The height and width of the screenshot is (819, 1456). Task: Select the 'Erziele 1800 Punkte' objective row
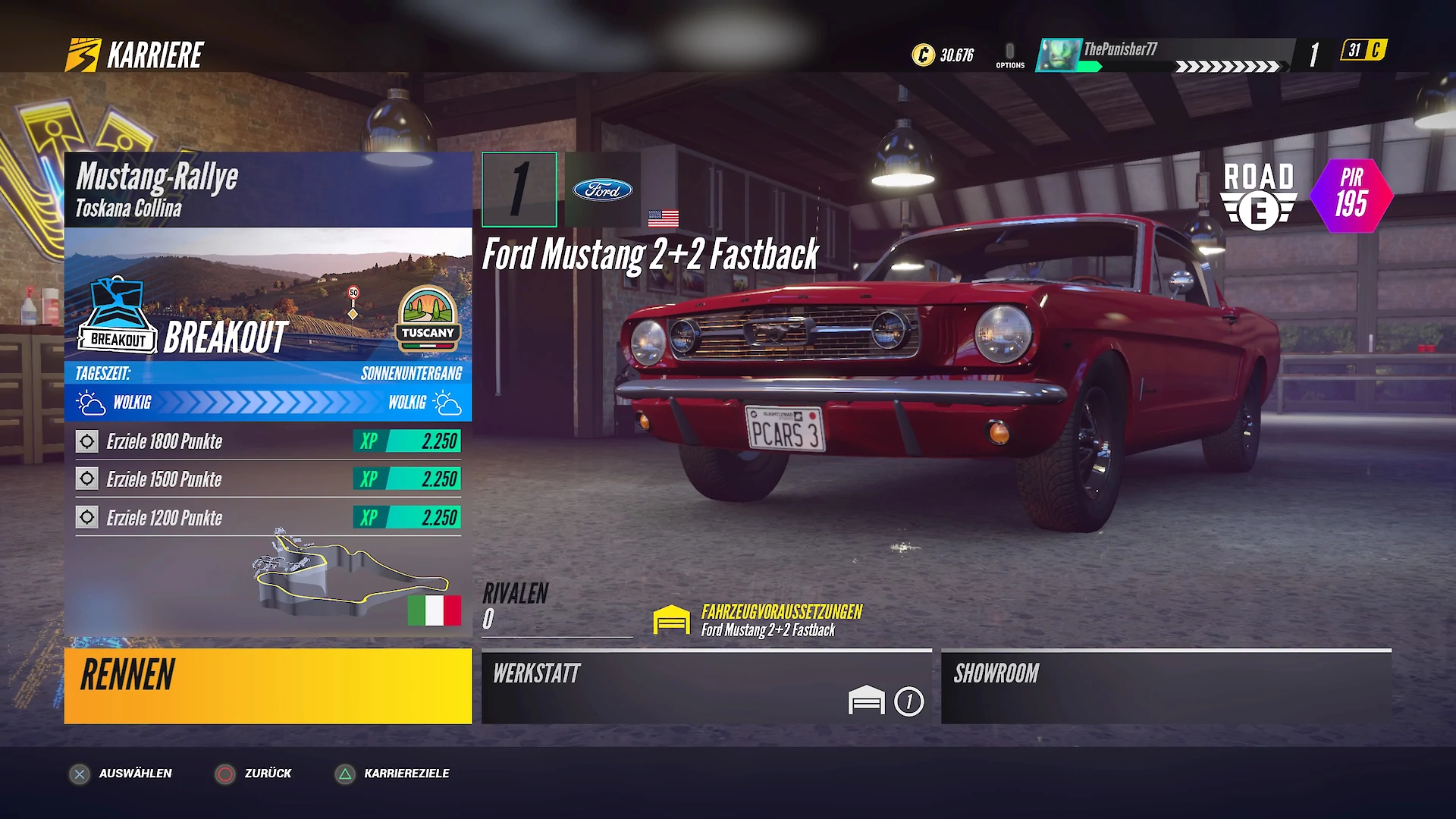pyautogui.click(x=268, y=441)
